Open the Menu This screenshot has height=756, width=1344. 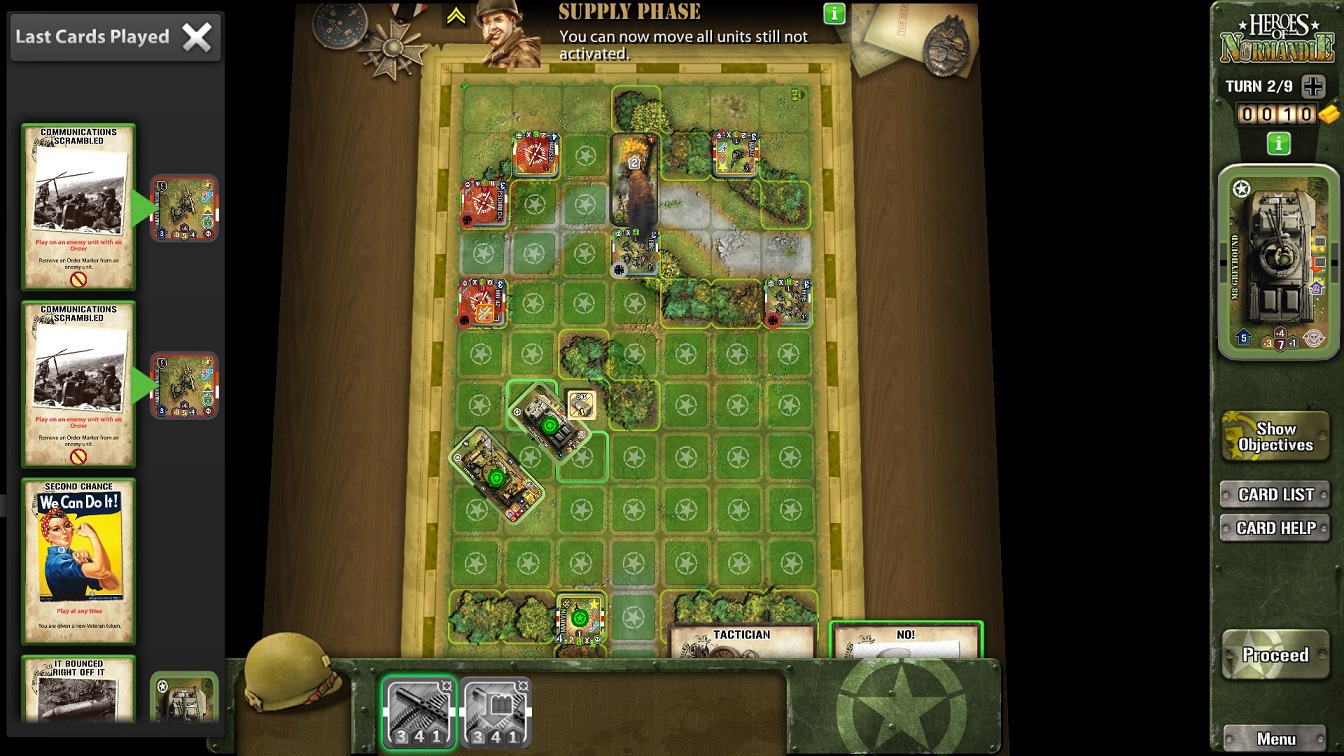[1276, 739]
